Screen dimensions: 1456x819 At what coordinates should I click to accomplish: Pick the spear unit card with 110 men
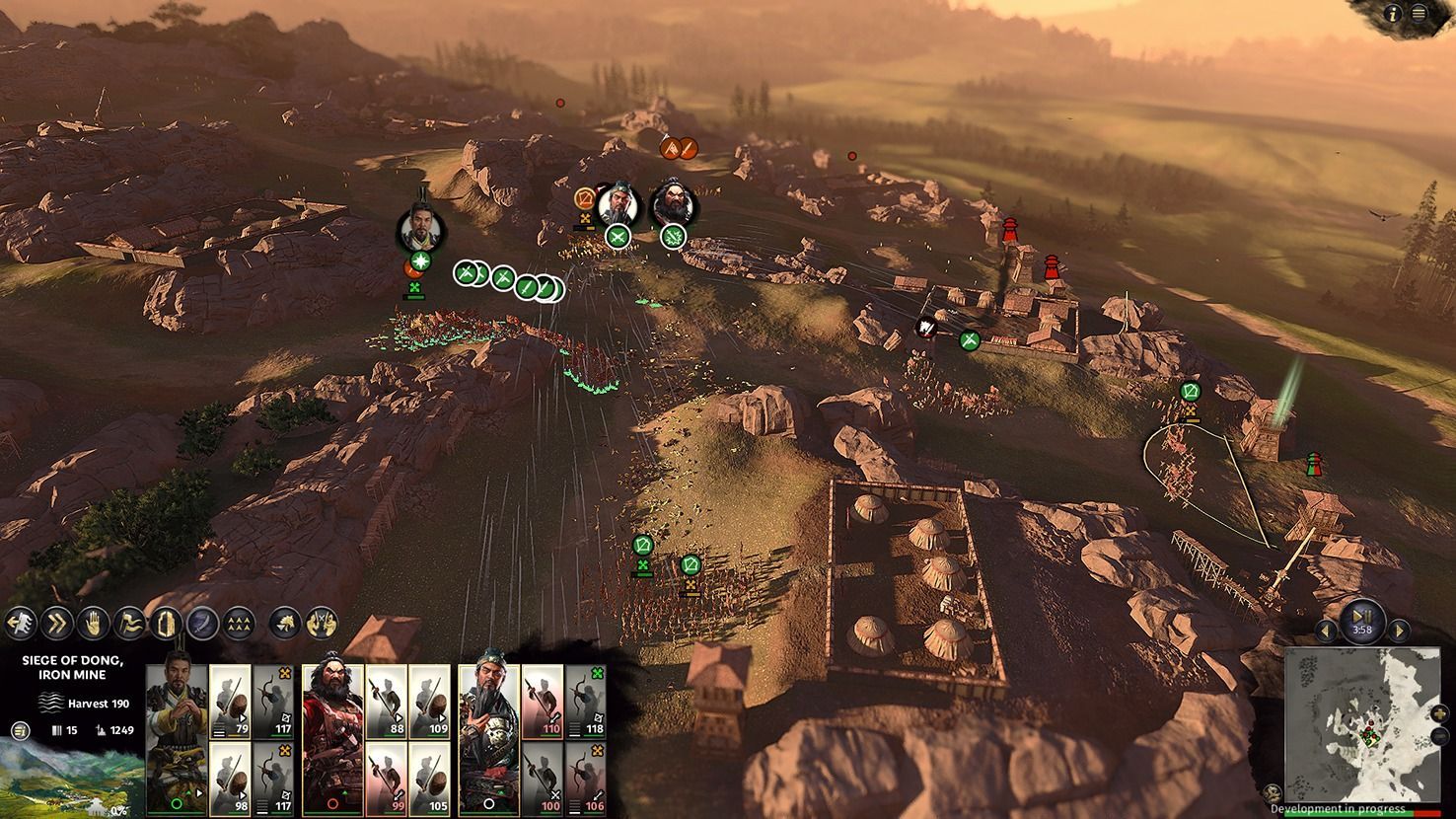(542, 701)
